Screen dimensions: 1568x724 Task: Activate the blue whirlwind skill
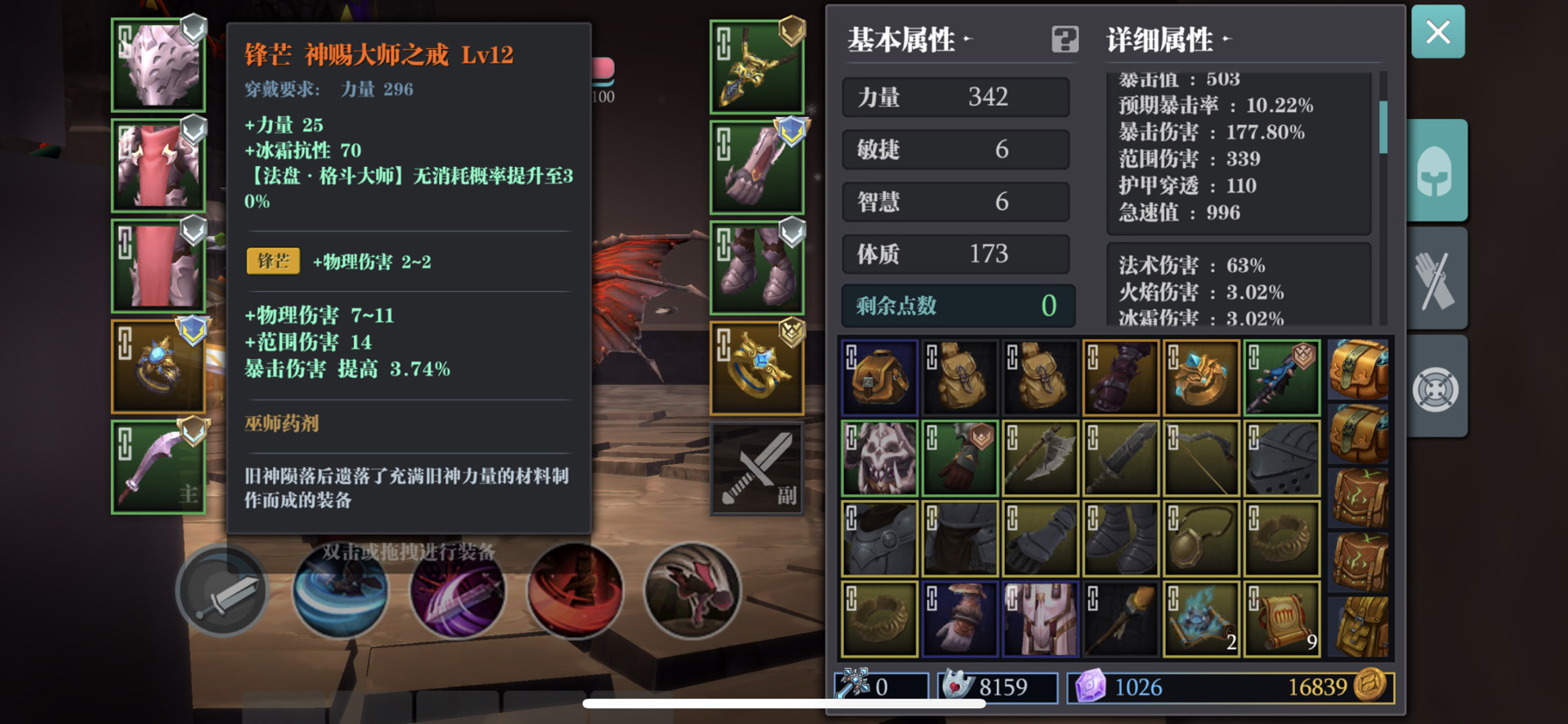point(339,591)
